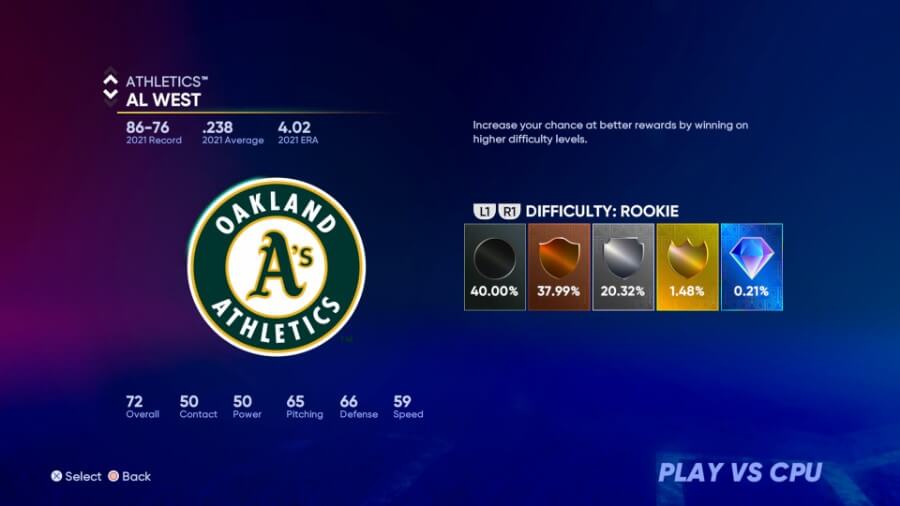Select the black common reward tile

(x=494, y=266)
